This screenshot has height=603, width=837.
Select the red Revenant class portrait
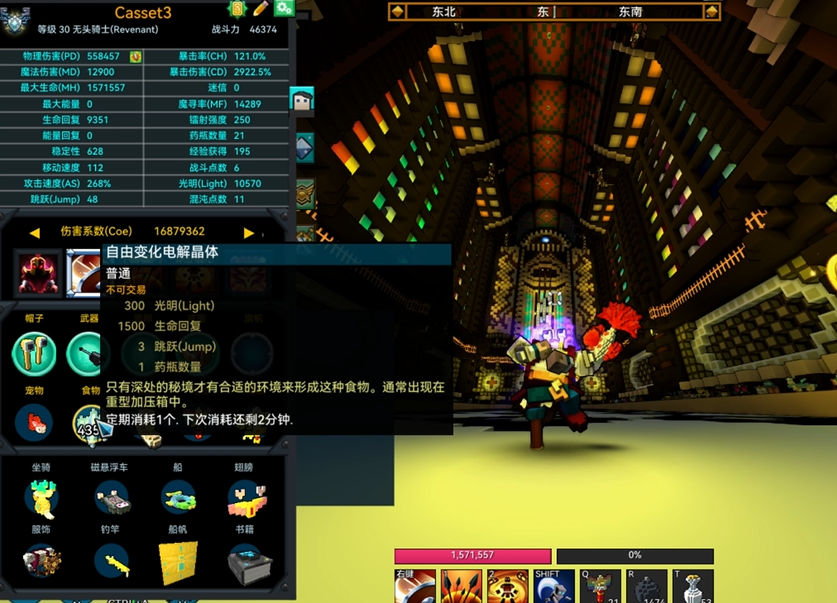(39, 273)
